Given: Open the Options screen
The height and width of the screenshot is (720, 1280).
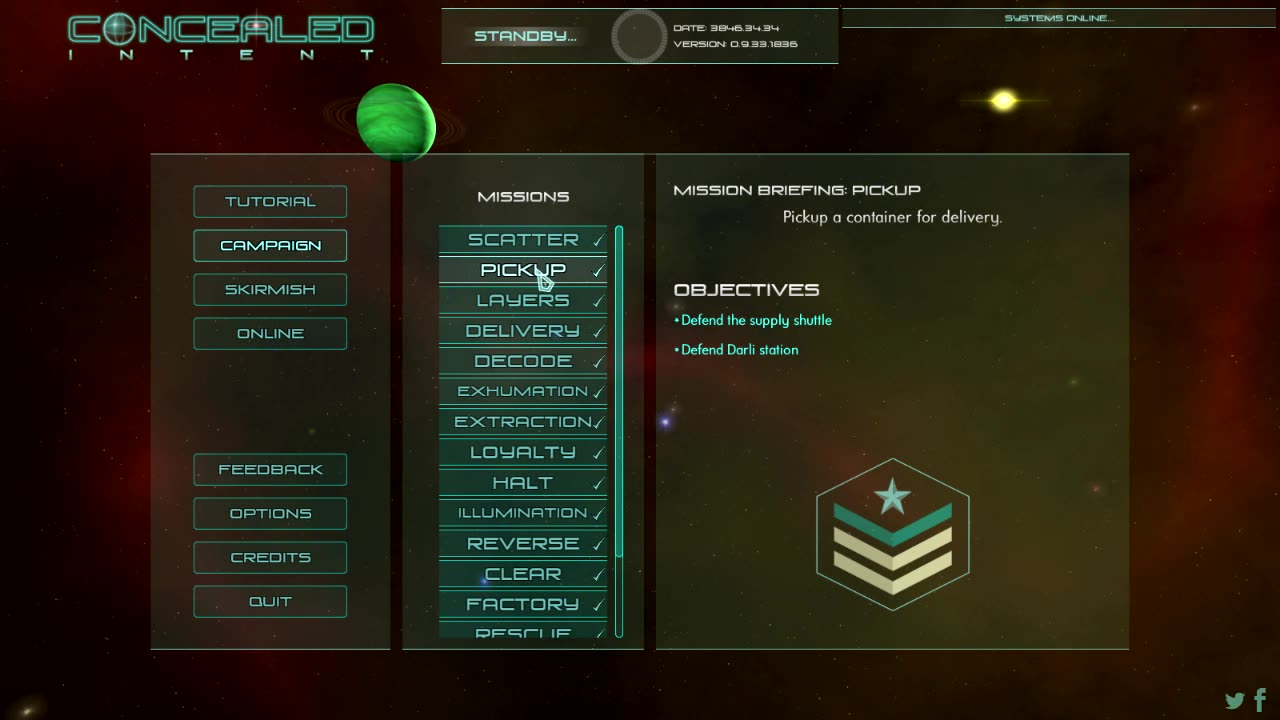Looking at the screenshot, I should pyautogui.click(x=270, y=514).
